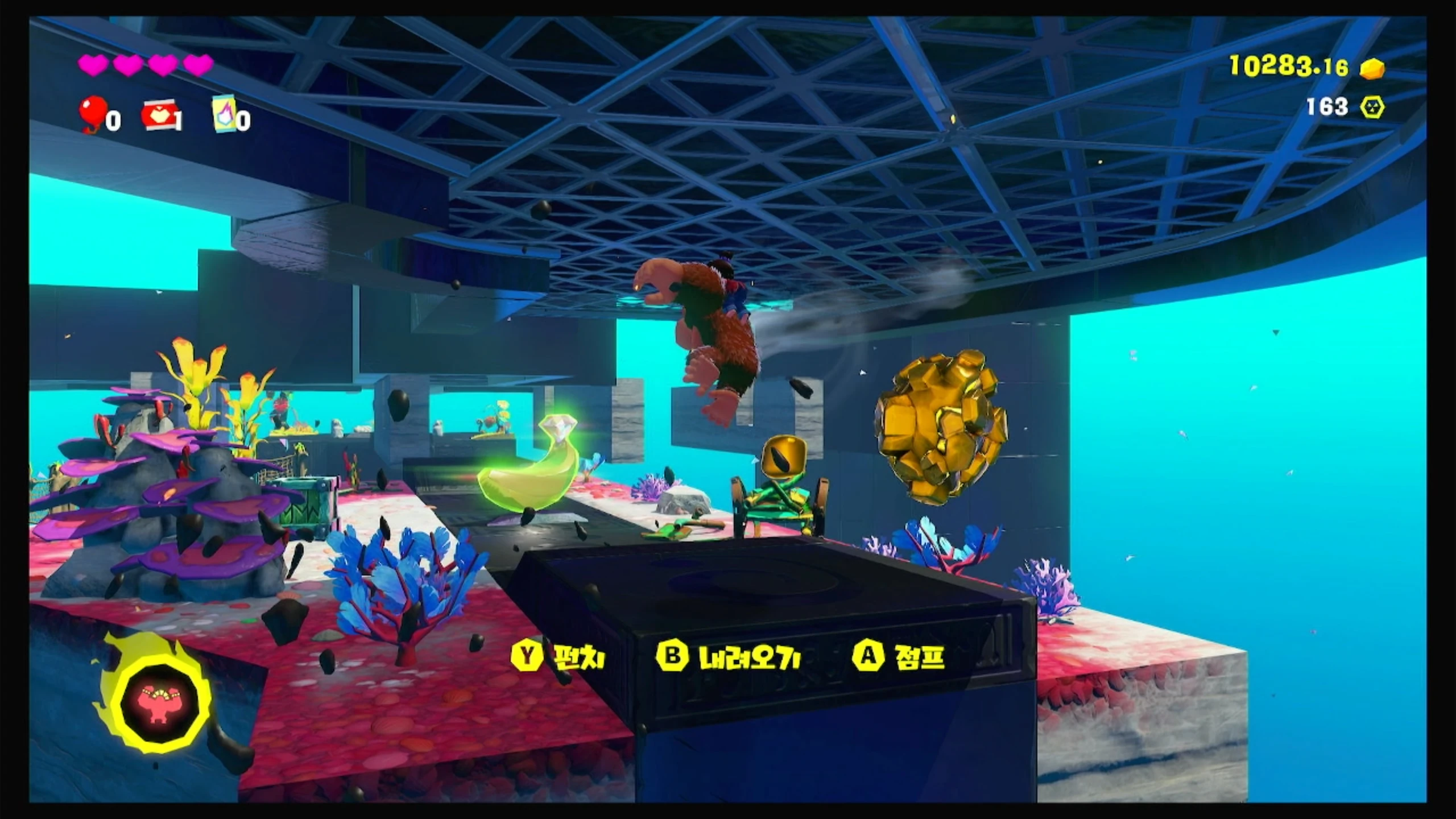1456x819 pixels.
Task: Select the red balloon item icon
Action: (93, 113)
